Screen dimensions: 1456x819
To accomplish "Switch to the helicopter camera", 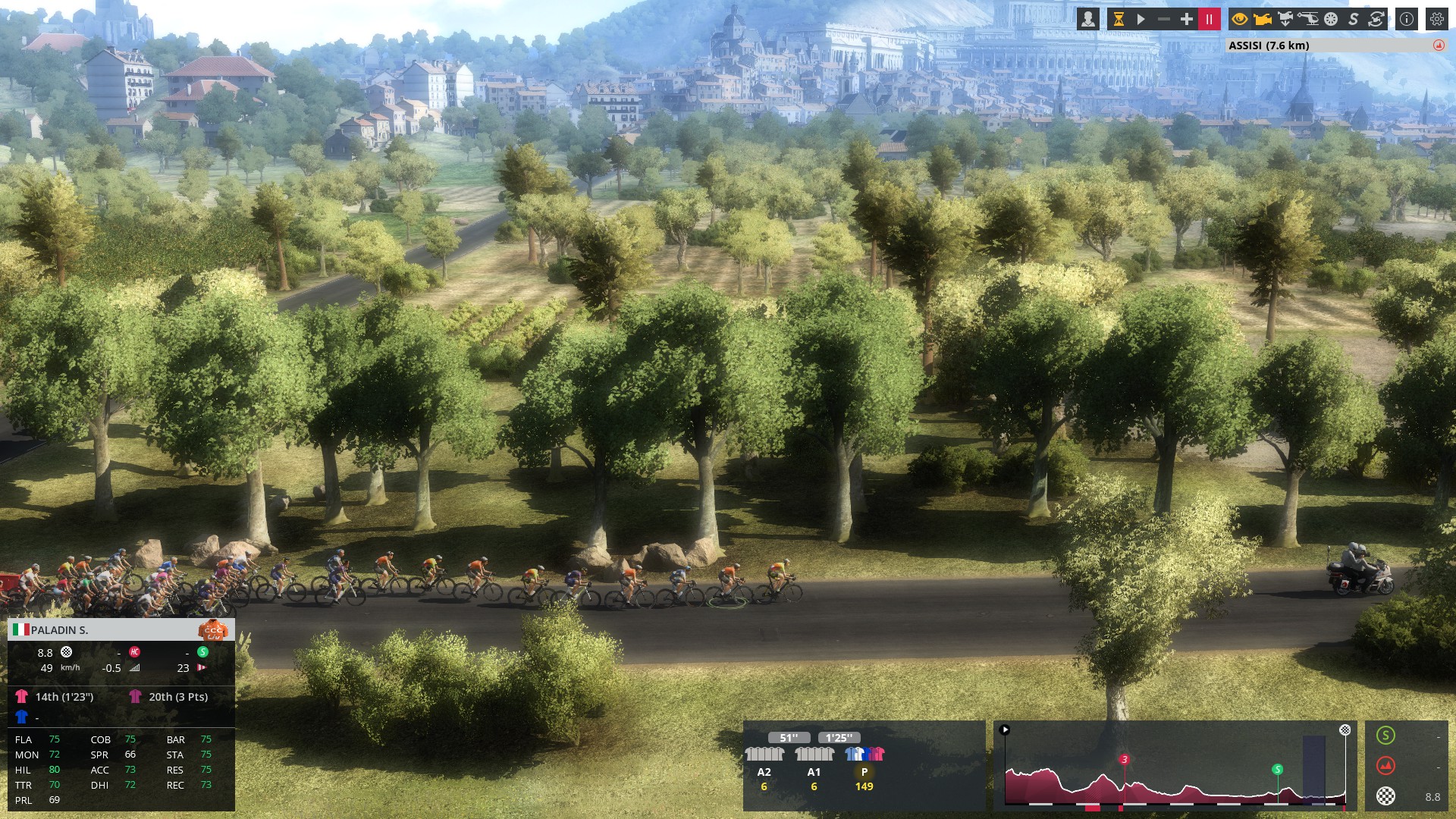I will coord(1308,20).
